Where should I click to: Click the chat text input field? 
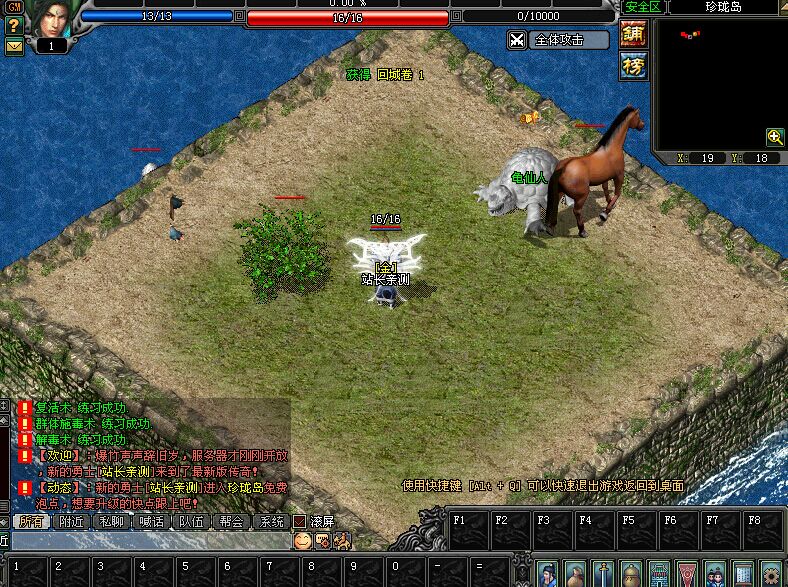coord(150,540)
